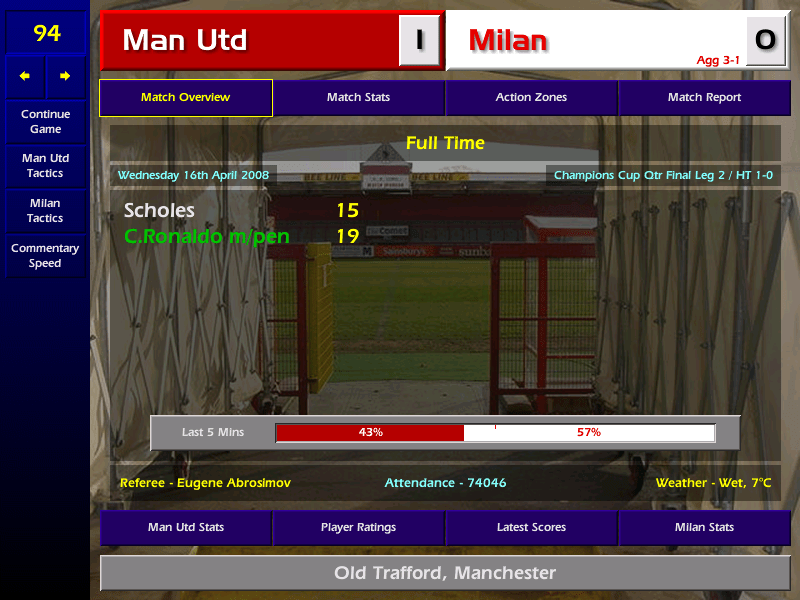Switch to the Match Overview tab
This screenshot has height=600, width=800.
pyautogui.click(x=185, y=98)
